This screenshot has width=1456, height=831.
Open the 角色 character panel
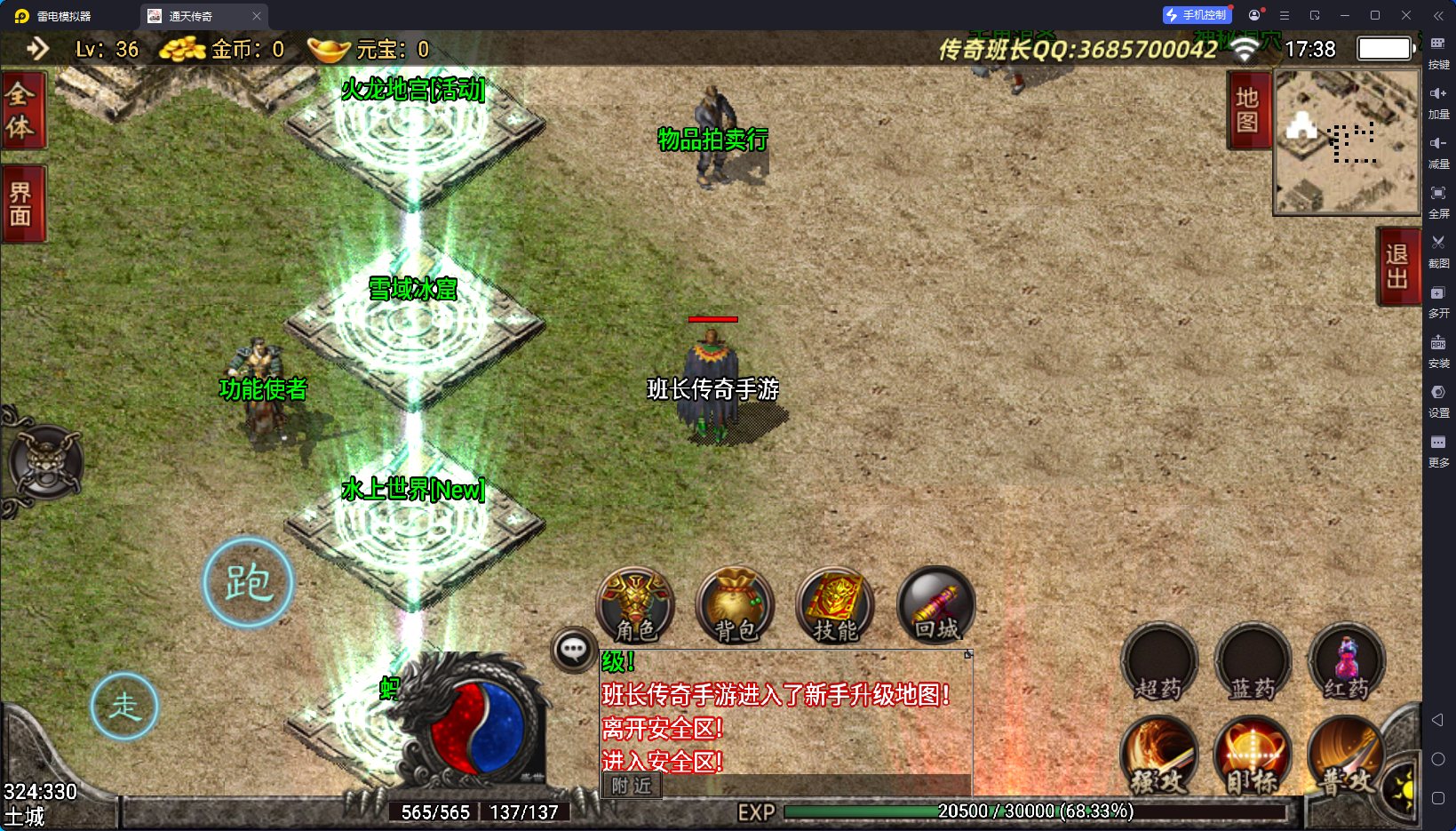click(635, 606)
